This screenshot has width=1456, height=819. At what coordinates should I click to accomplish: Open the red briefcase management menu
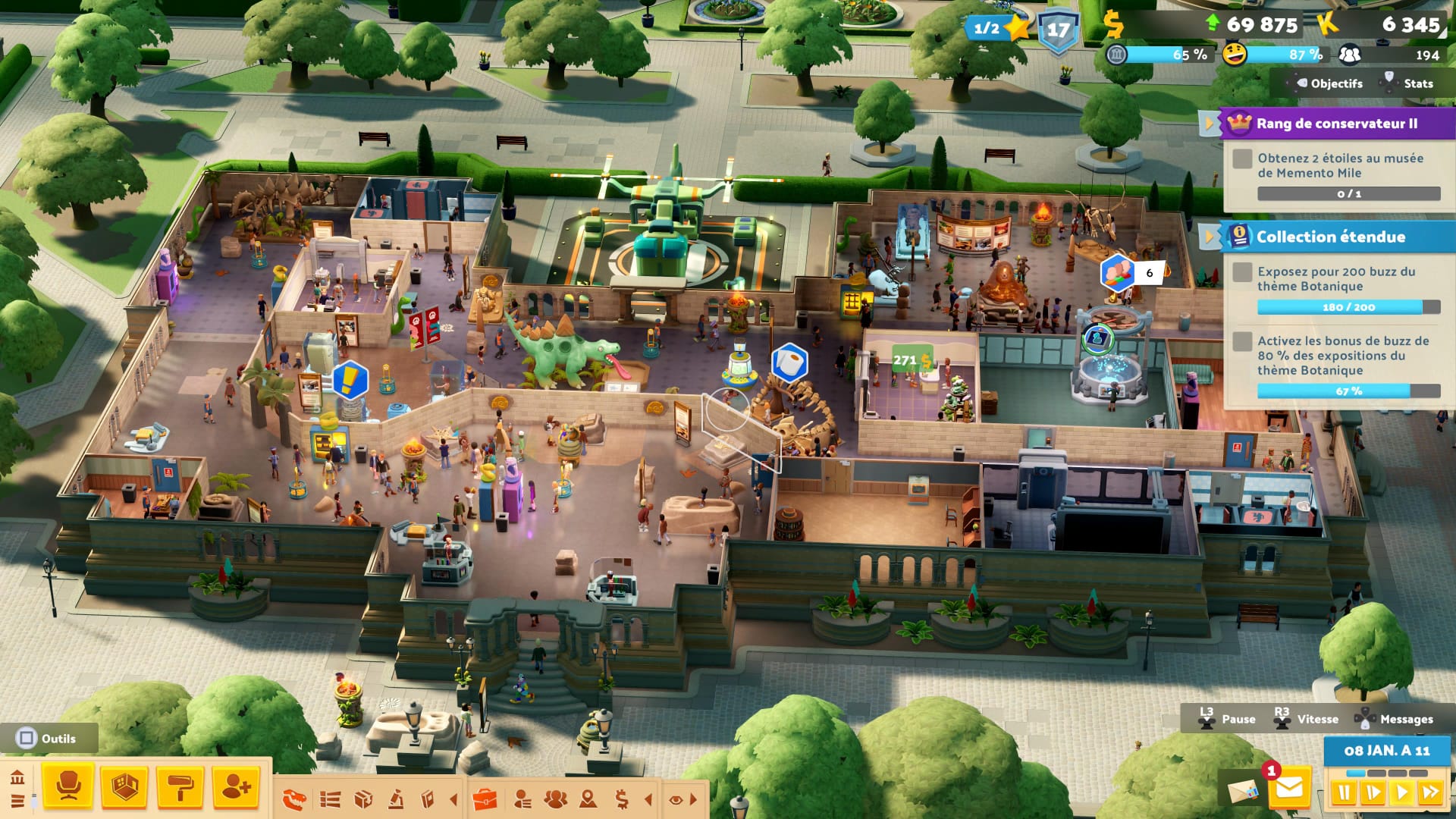(485, 799)
